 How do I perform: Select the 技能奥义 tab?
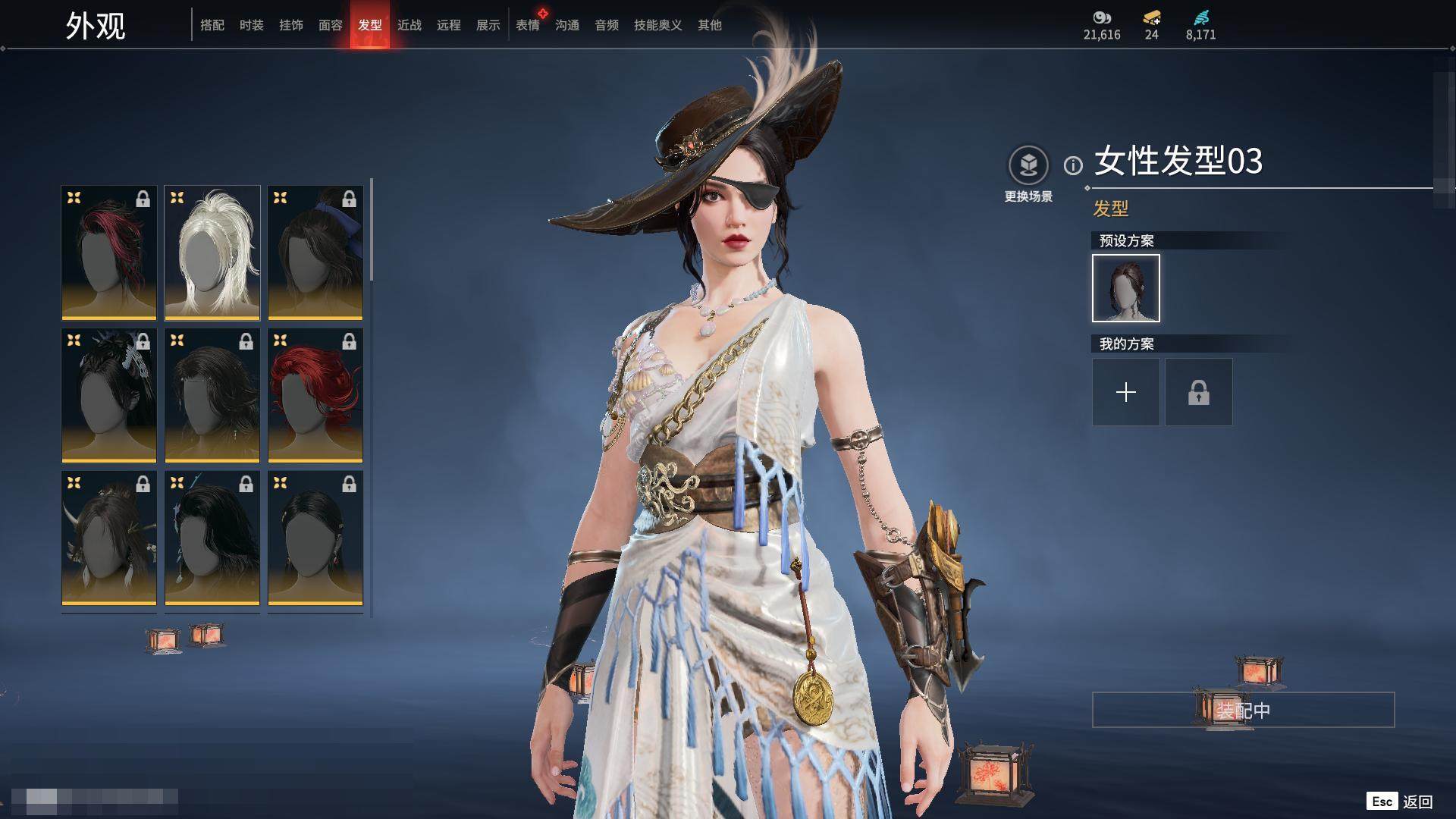658,25
